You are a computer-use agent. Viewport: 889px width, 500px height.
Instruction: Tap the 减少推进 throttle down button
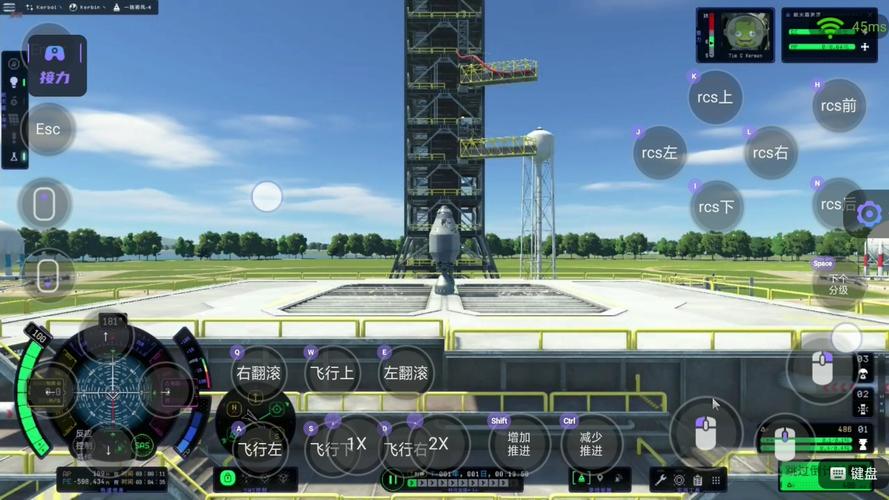pos(590,444)
